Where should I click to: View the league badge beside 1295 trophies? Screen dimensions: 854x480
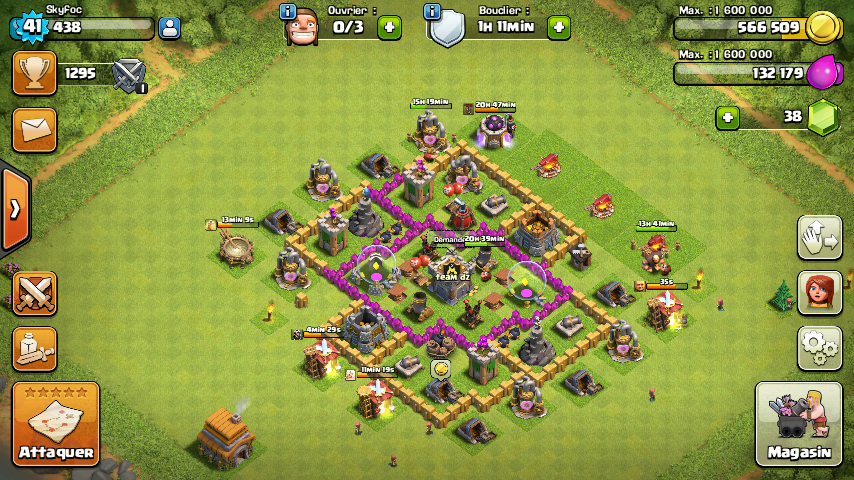[129, 73]
